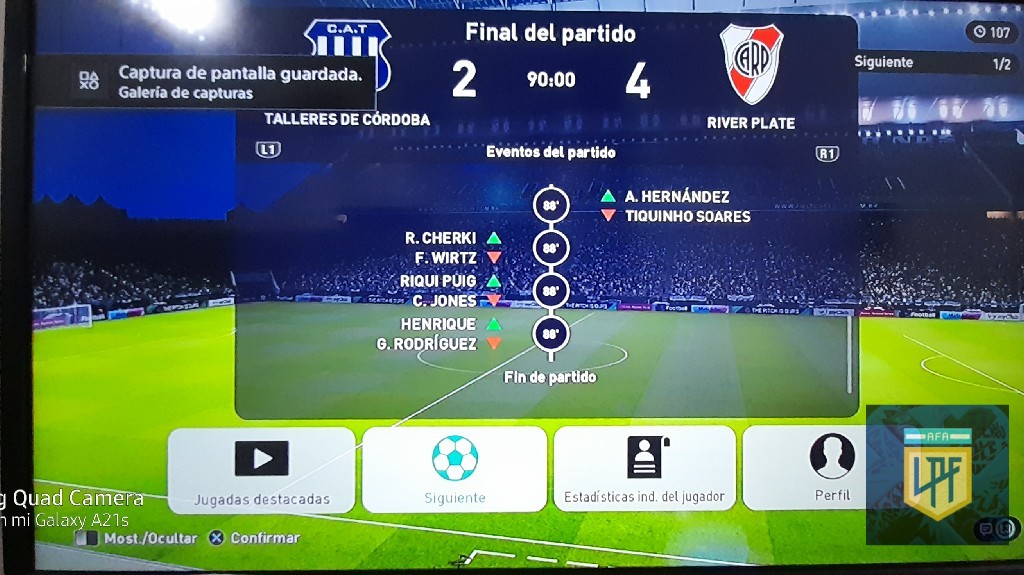This screenshot has width=1024, height=575.
Task: Open Estadísticas ind. del jugador
Action: pyautogui.click(x=644, y=469)
